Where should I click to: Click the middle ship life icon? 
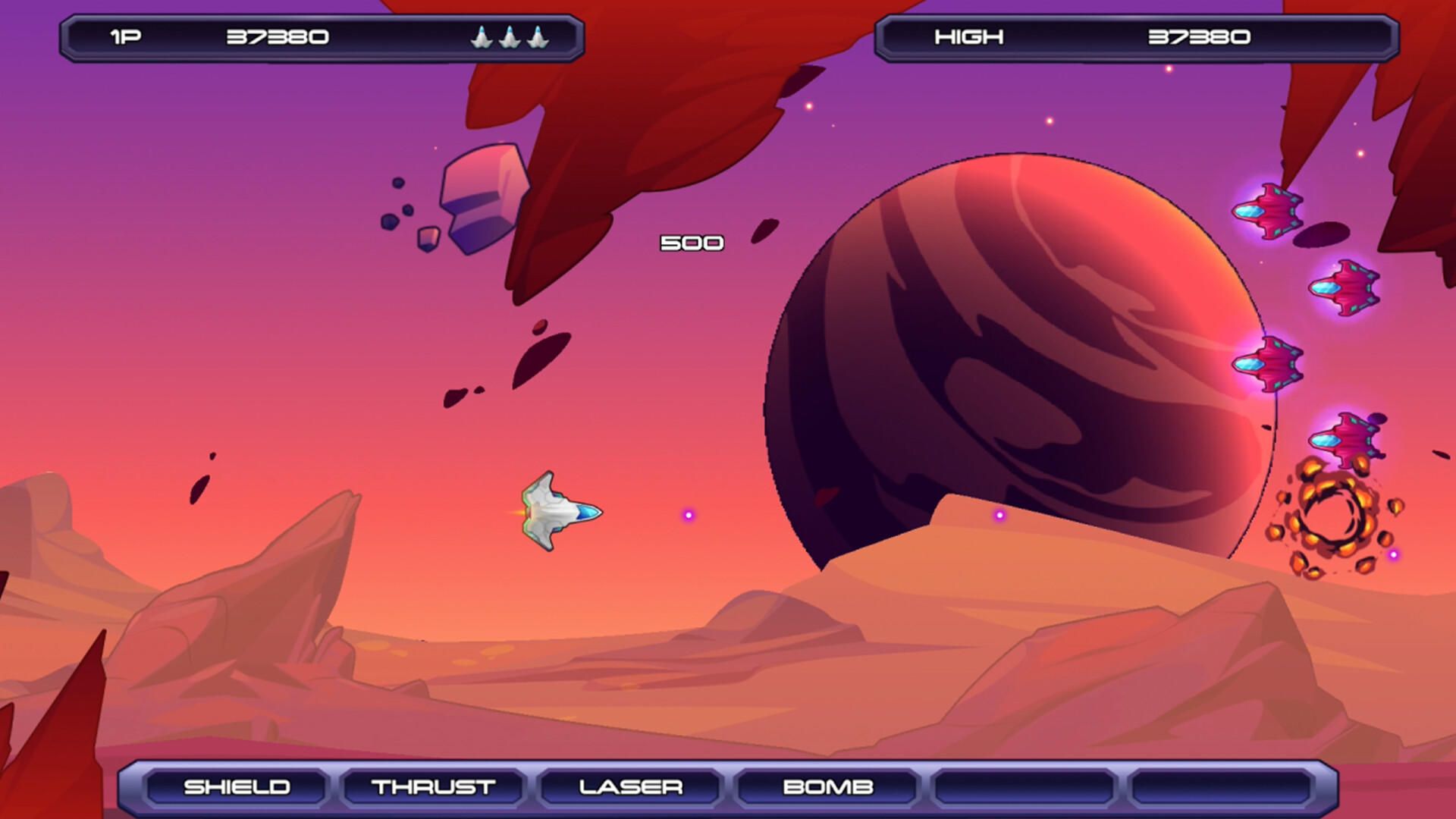[x=510, y=36]
